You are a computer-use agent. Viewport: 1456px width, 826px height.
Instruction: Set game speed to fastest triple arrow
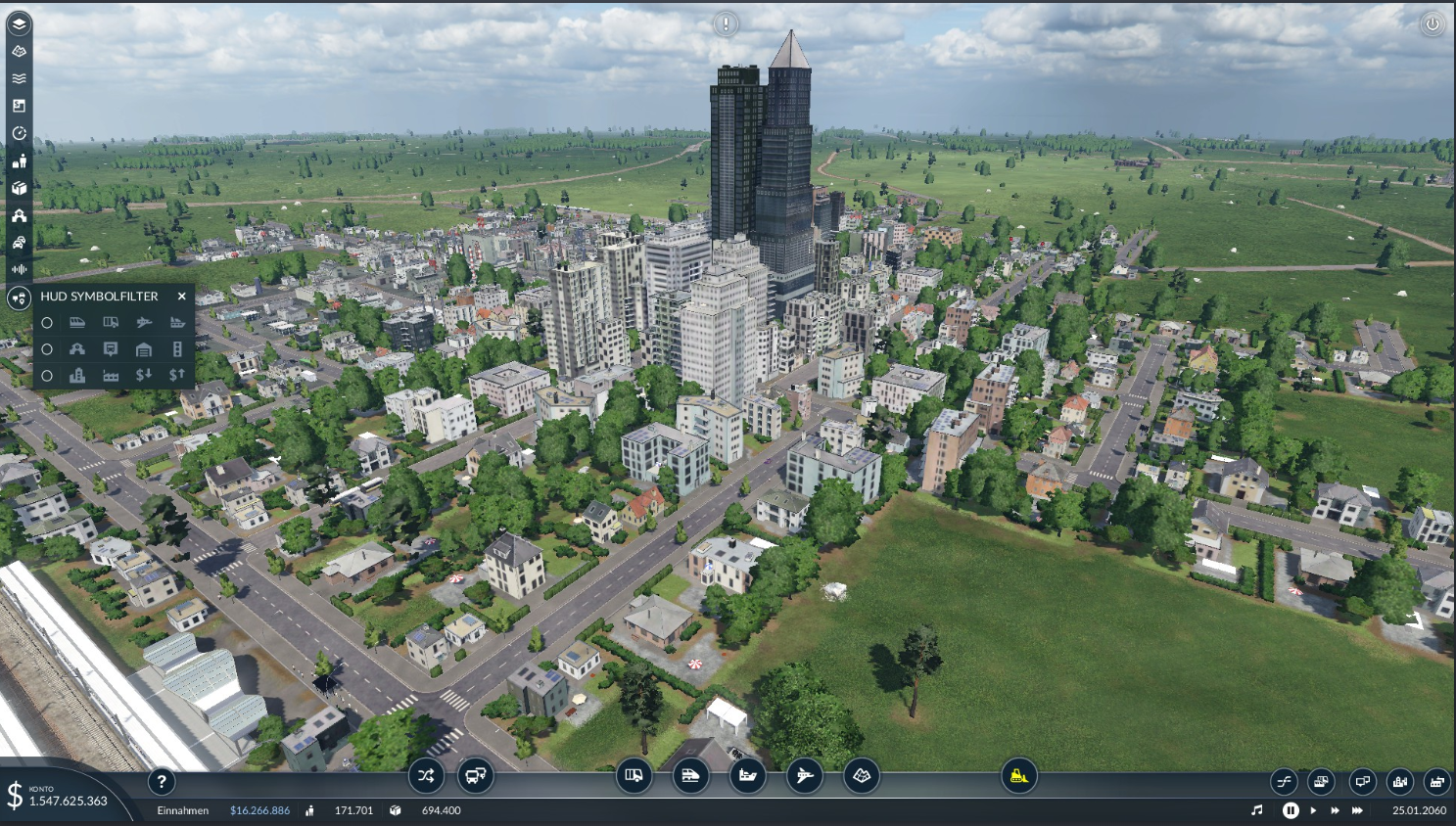pyautogui.click(x=1358, y=810)
